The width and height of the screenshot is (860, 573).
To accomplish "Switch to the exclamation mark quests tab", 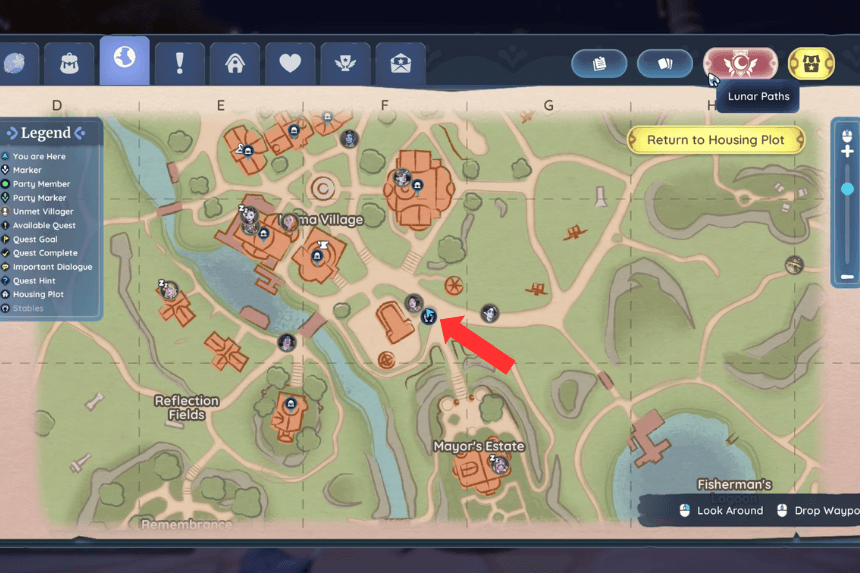I will click(180, 64).
